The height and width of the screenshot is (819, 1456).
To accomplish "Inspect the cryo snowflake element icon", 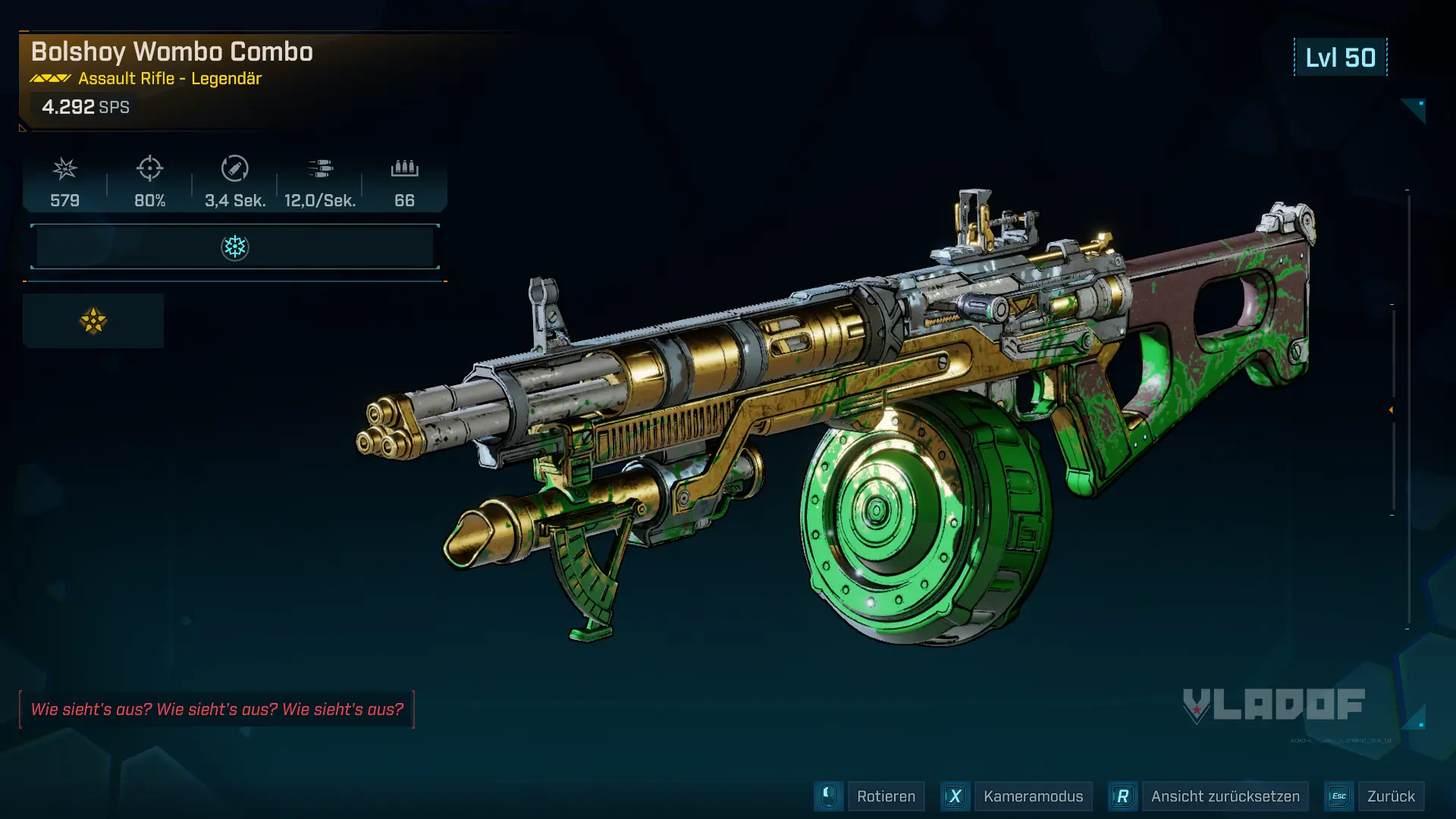I will point(235,247).
